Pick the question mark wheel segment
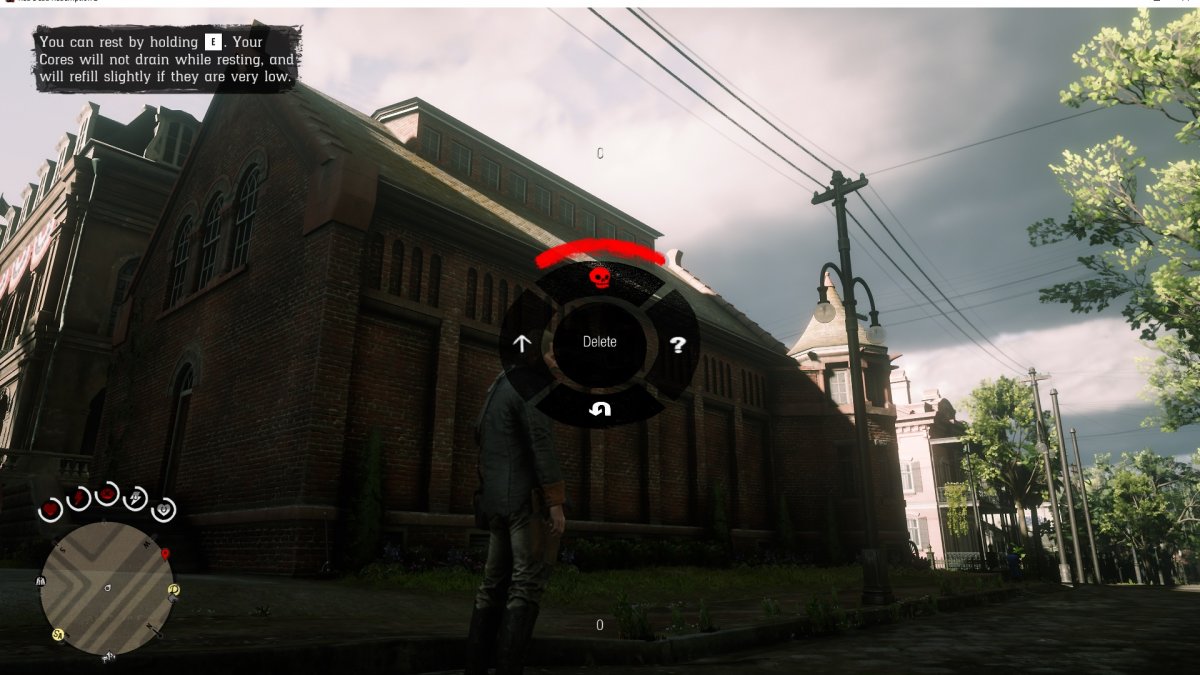The width and height of the screenshot is (1200, 675). click(x=678, y=345)
